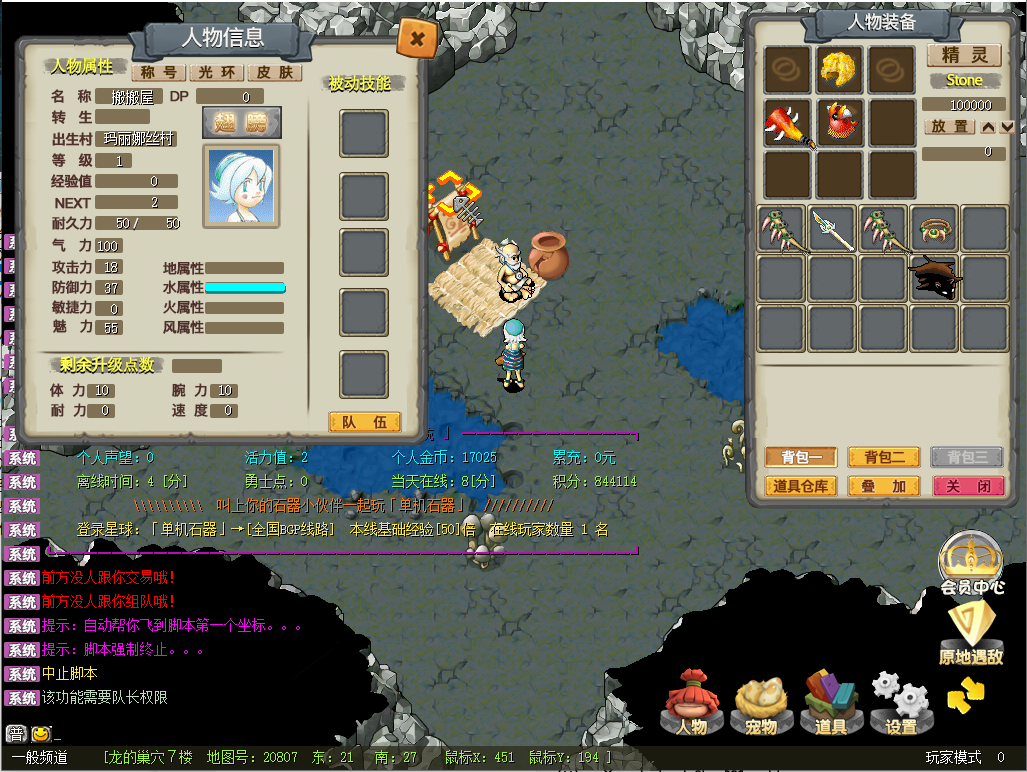Open the 精灵 spirit button

(x=964, y=55)
